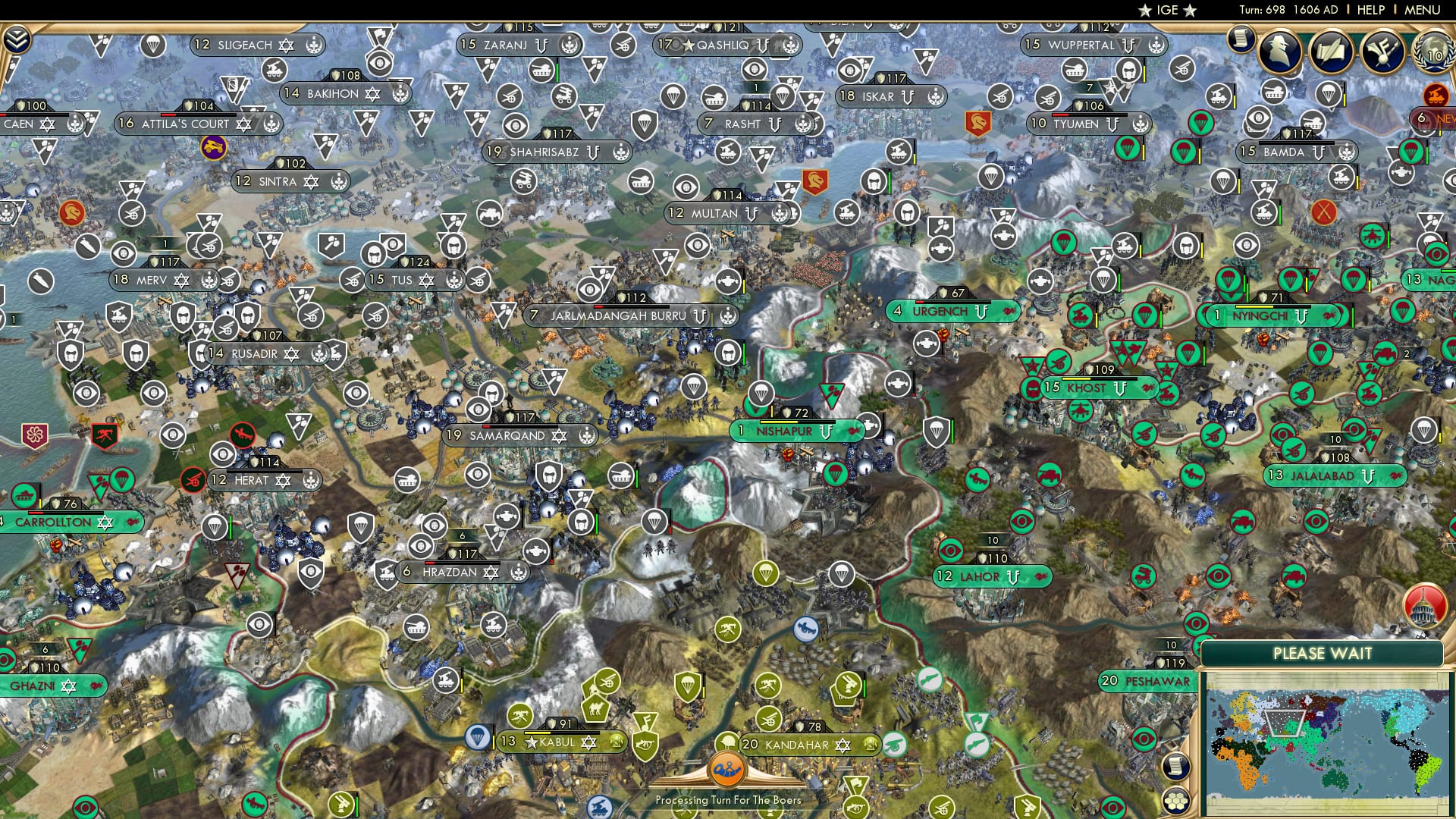
Task: Open HELP from the top bar
Action: (1371, 9)
